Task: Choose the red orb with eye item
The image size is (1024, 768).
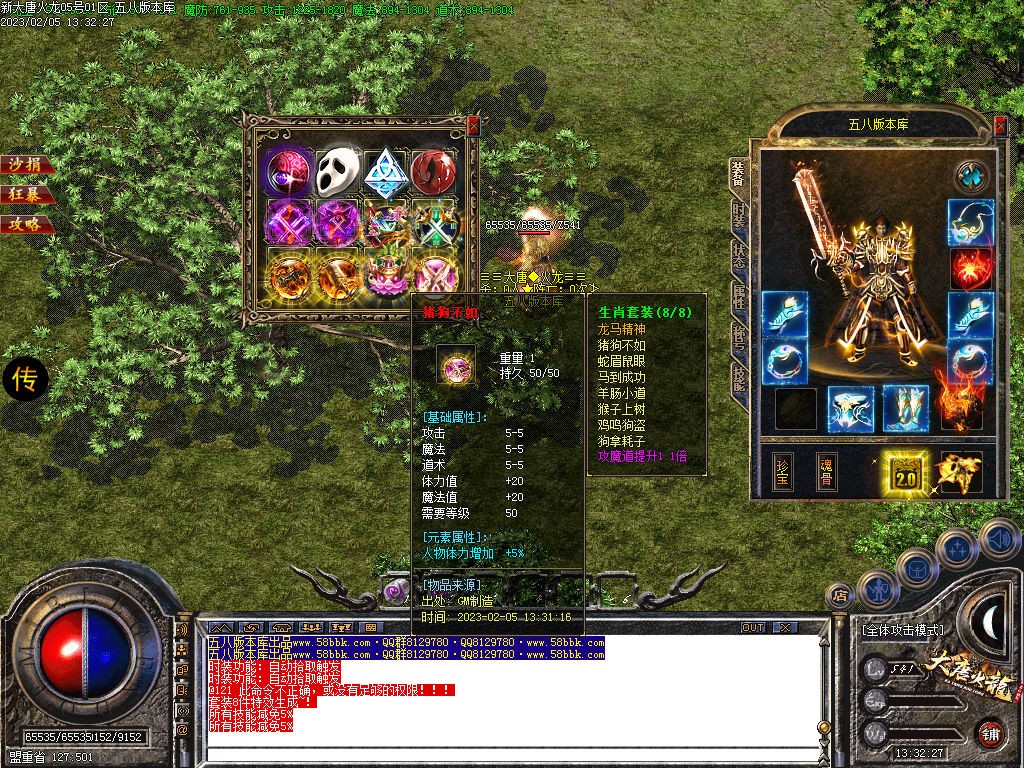Action: pos(432,173)
